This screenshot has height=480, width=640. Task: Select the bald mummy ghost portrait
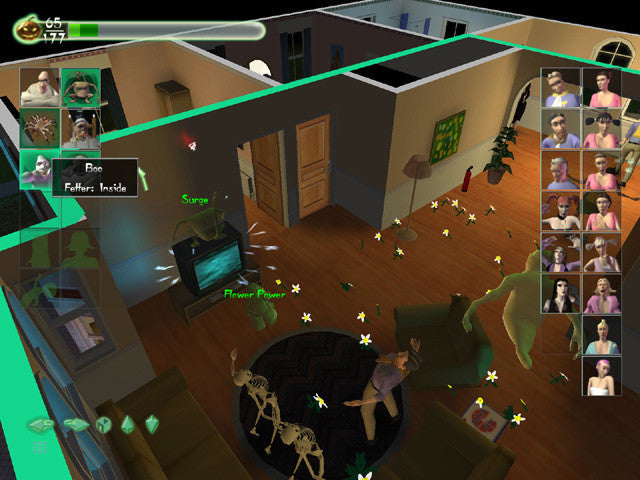(39, 86)
